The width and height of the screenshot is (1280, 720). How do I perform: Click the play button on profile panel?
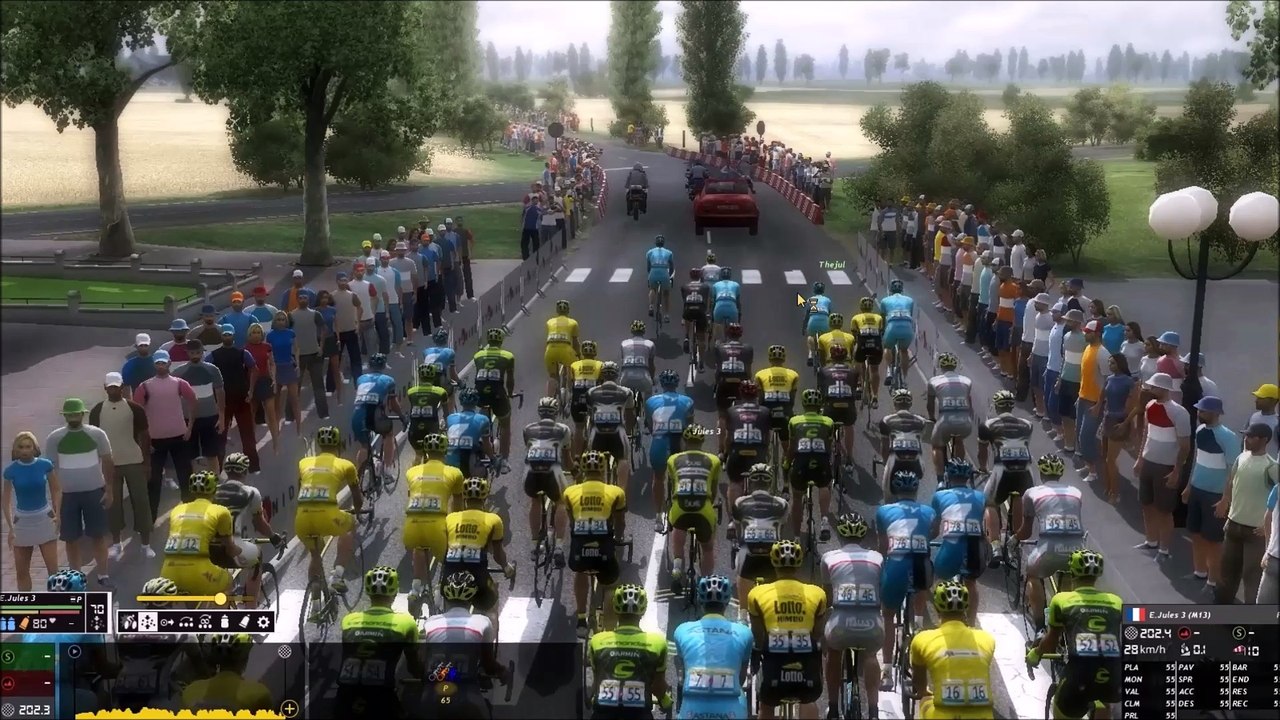[74, 652]
